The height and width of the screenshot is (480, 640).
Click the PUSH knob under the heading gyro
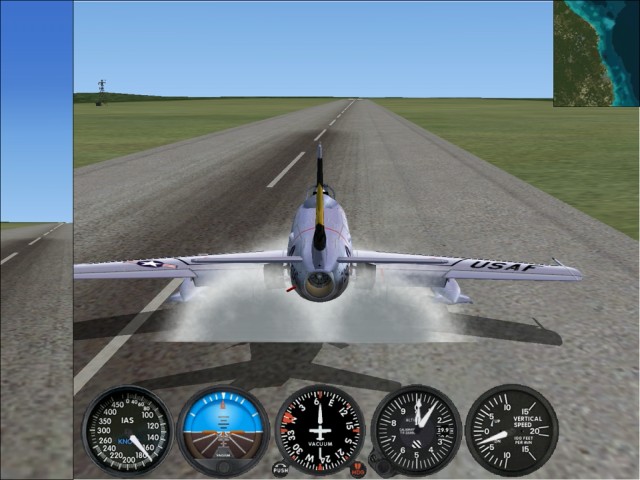point(280,469)
